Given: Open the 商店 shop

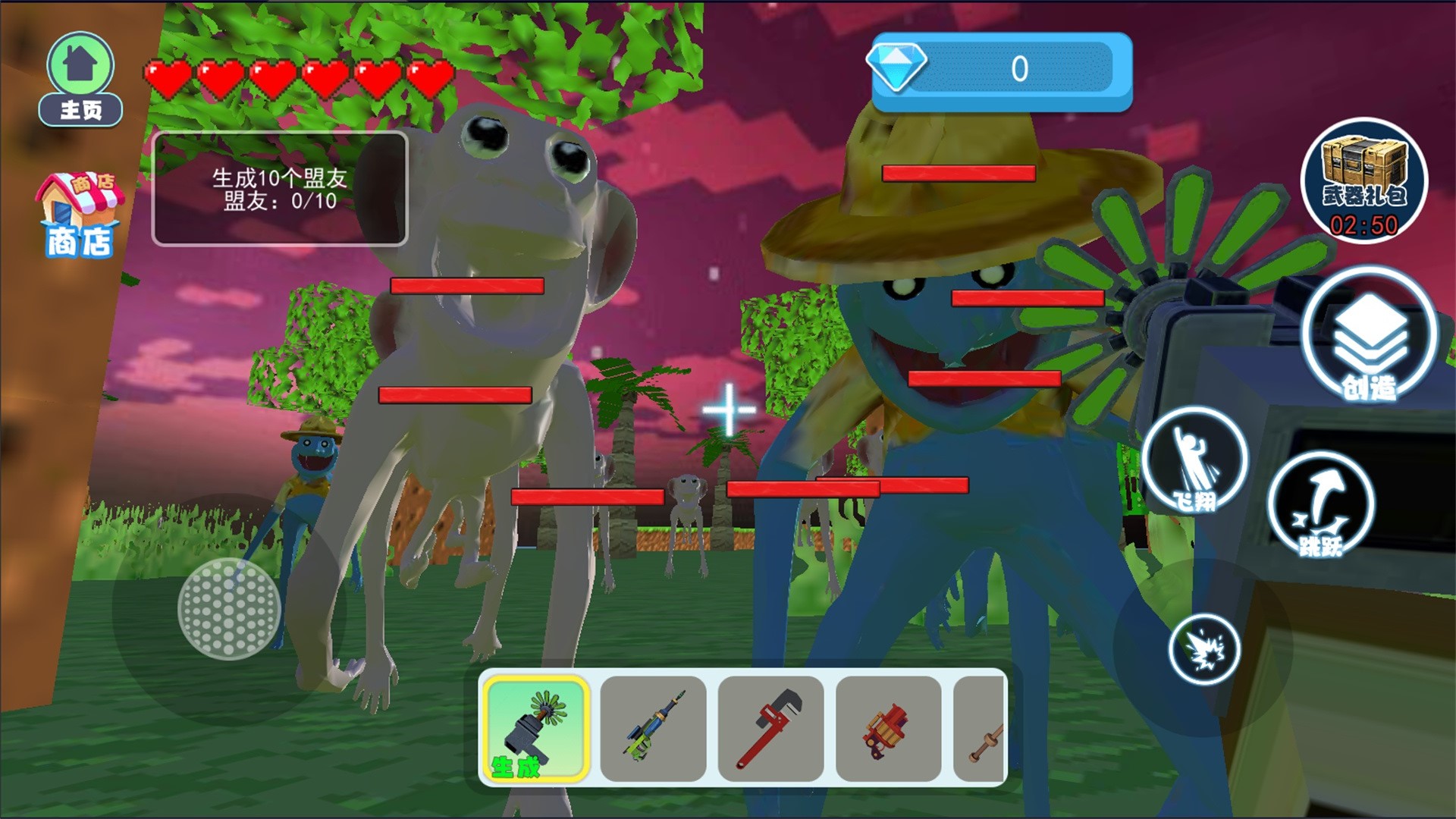Looking at the screenshot, I should coord(80,215).
